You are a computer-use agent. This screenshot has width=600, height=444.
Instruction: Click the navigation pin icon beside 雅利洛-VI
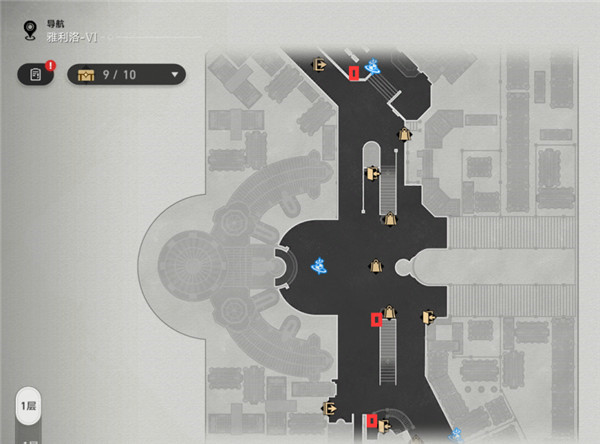(x=28, y=29)
